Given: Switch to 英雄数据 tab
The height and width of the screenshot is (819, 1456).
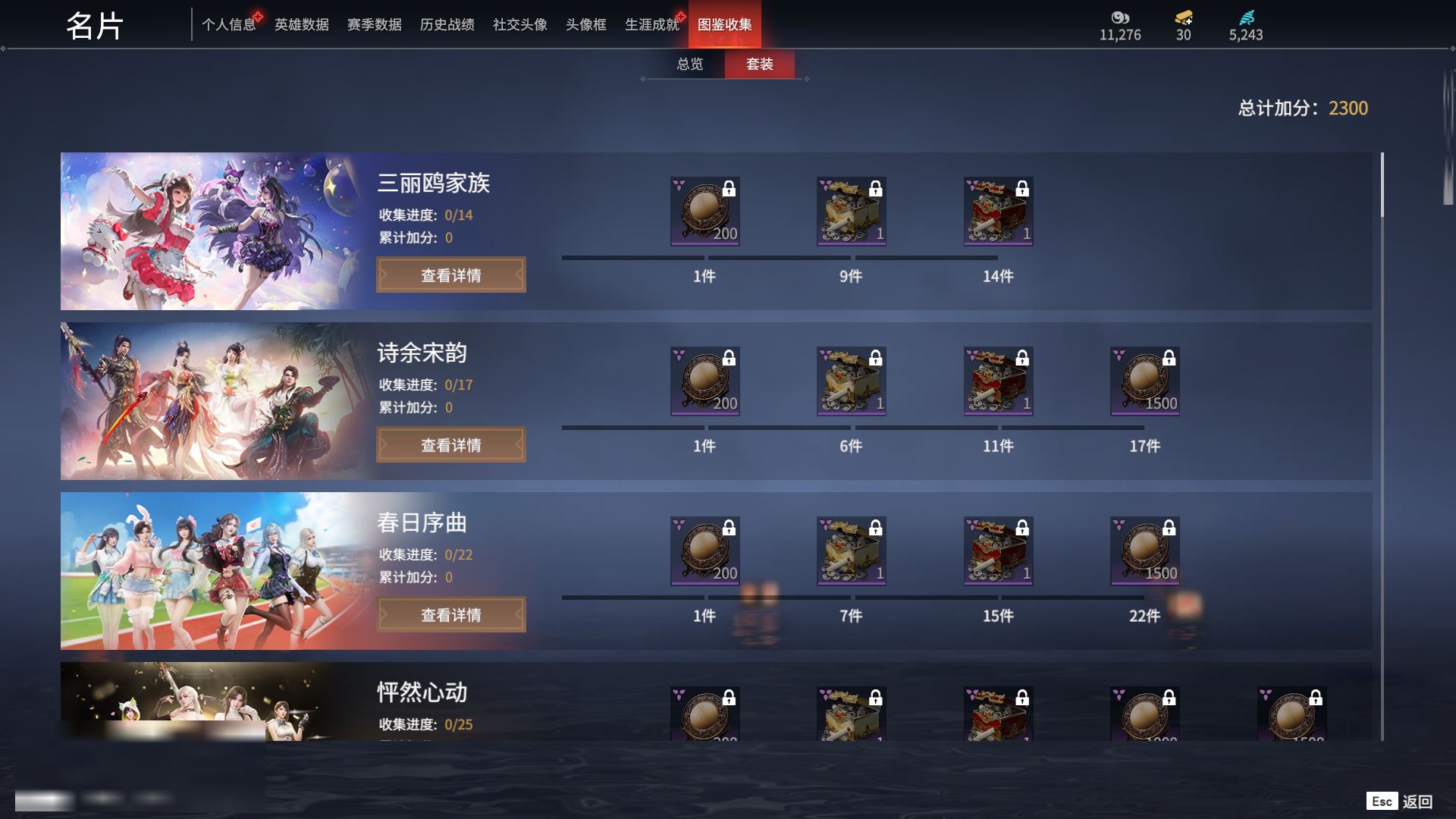Looking at the screenshot, I should click(x=301, y=25).
